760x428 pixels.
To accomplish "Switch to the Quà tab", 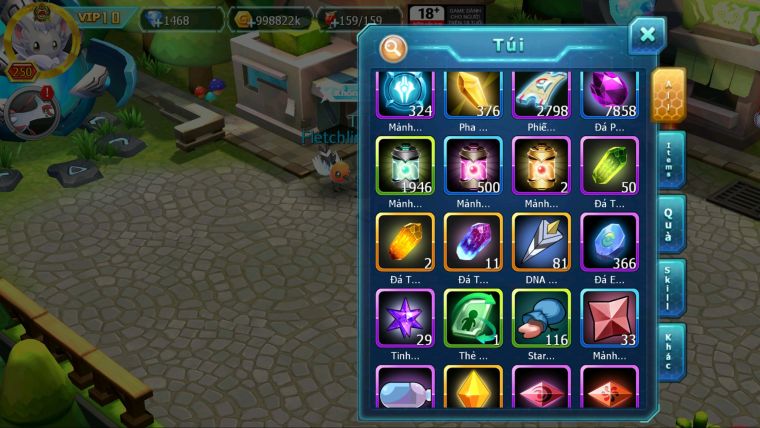I will tap(670, 224).
